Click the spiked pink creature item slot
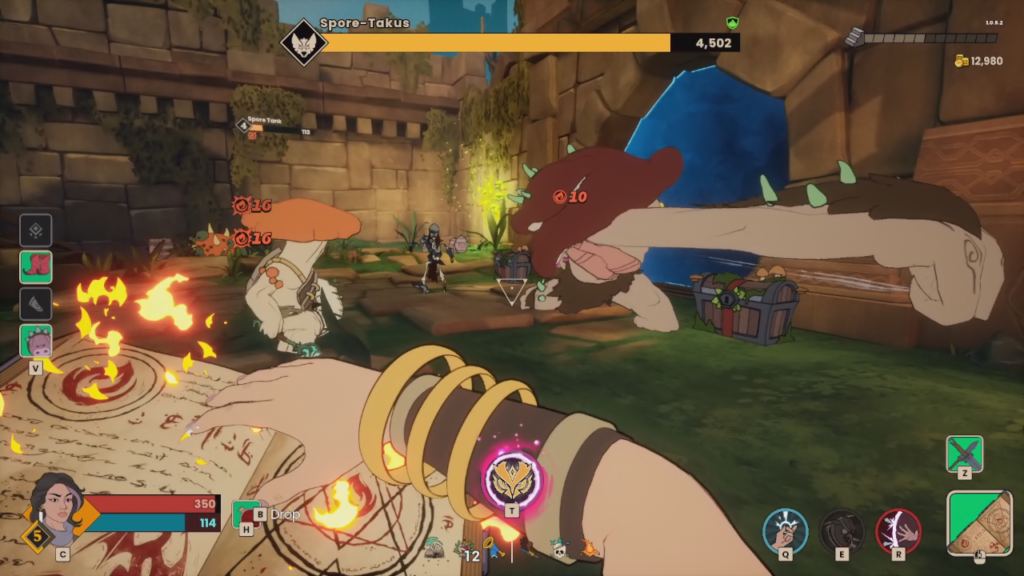This screenshot has width=1024, height=576. 36,341
